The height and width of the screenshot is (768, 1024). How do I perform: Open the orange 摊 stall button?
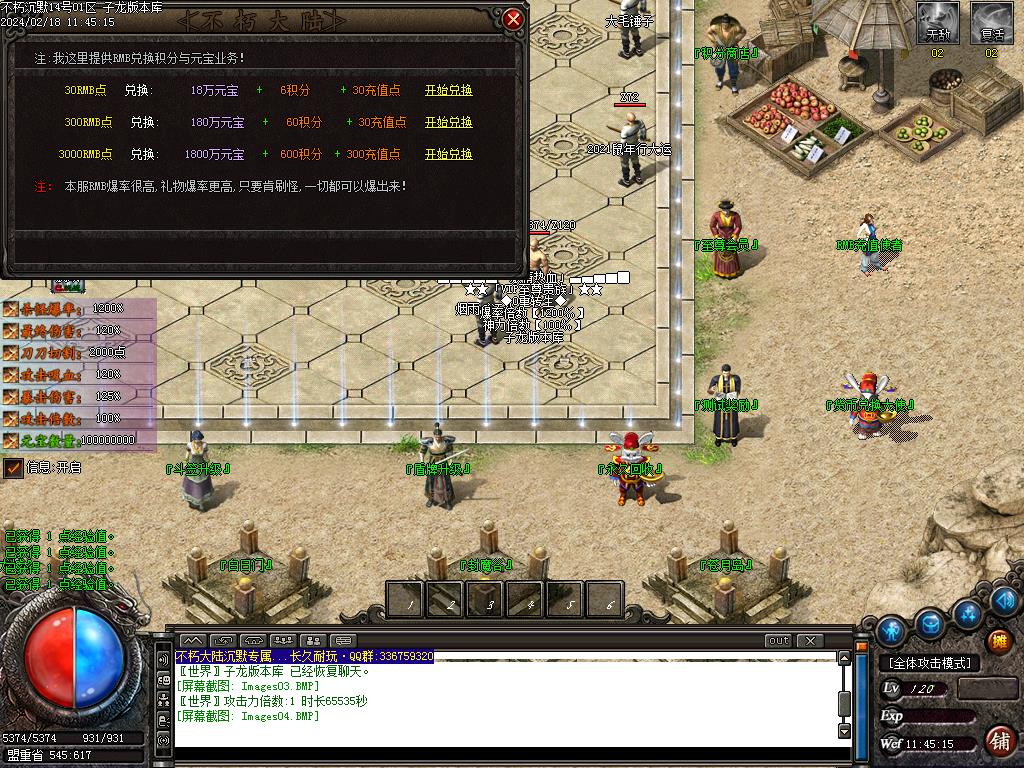998,641
